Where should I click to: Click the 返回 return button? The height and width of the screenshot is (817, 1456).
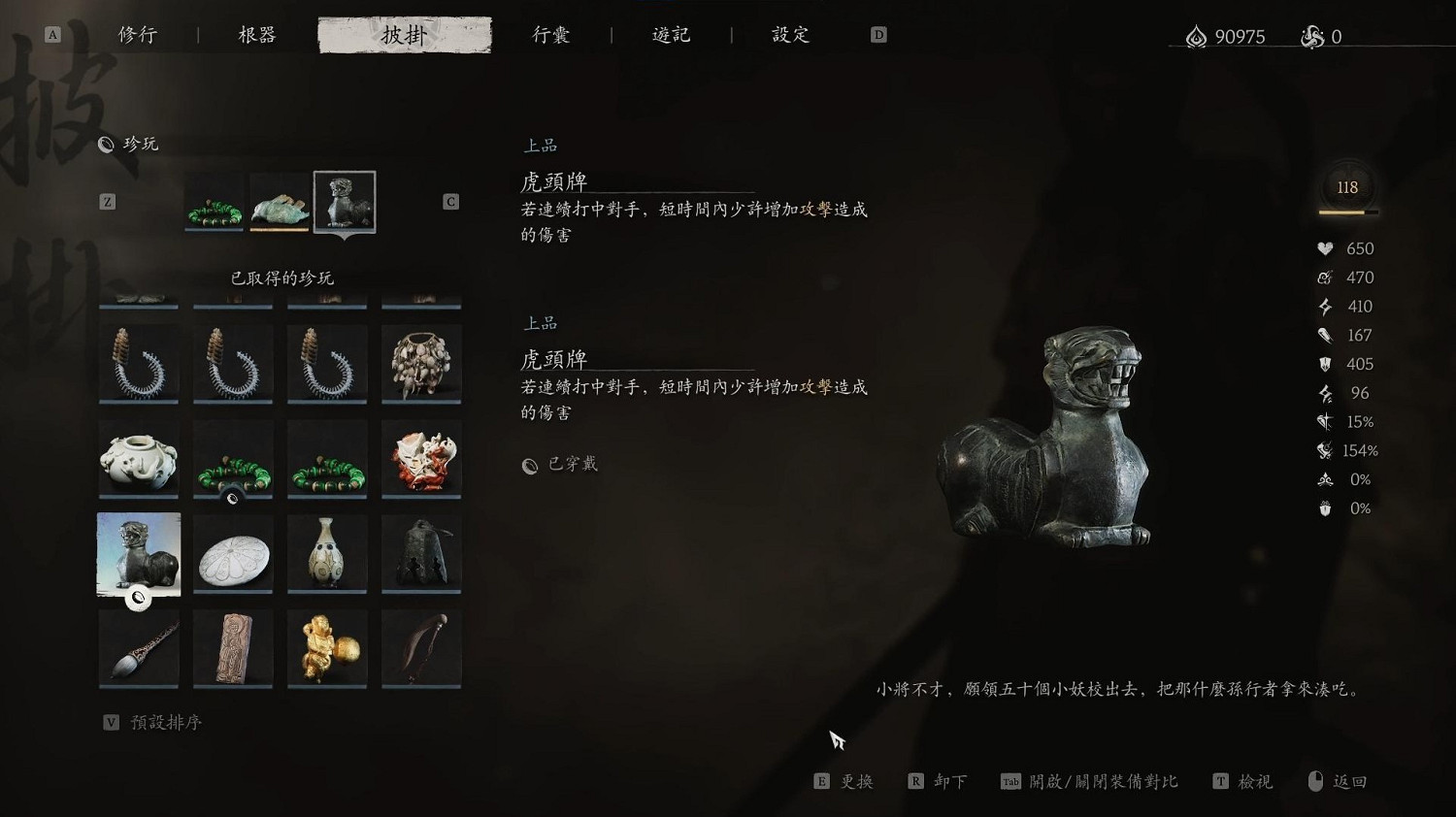click(x=1347, y=780)
